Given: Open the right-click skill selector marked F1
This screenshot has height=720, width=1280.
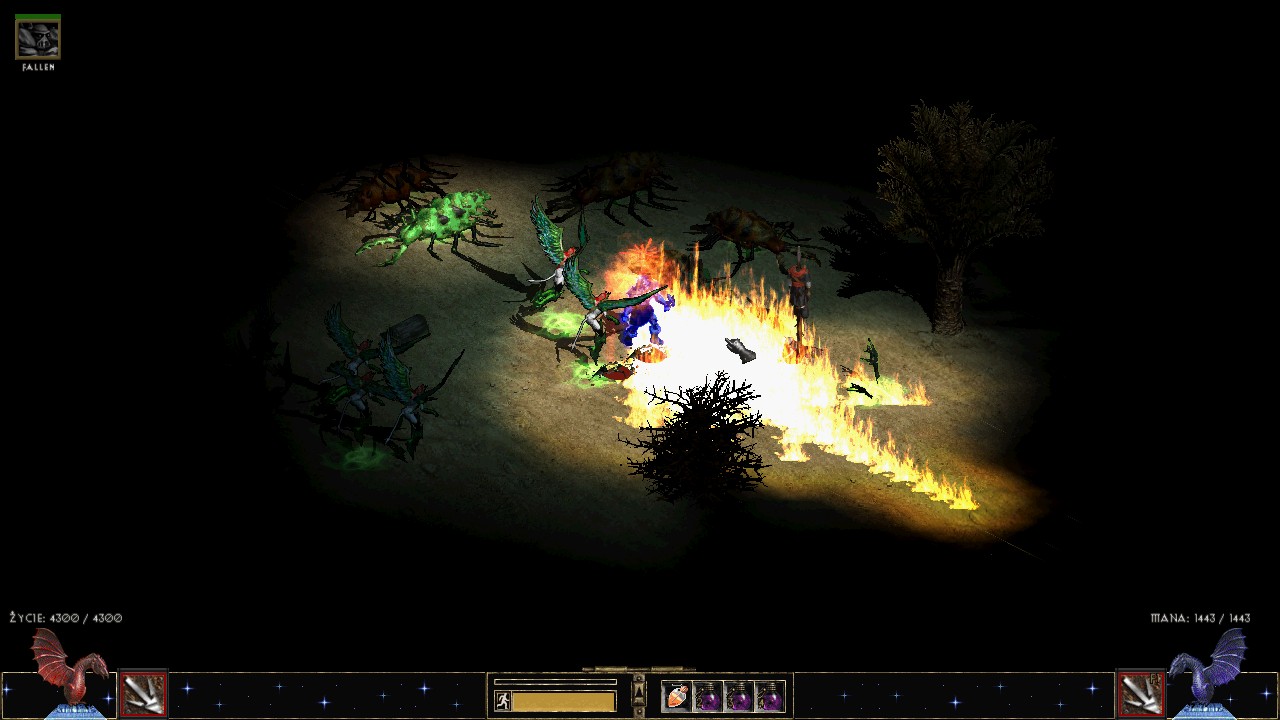Looking at the screenshot, I should 1139,695.
